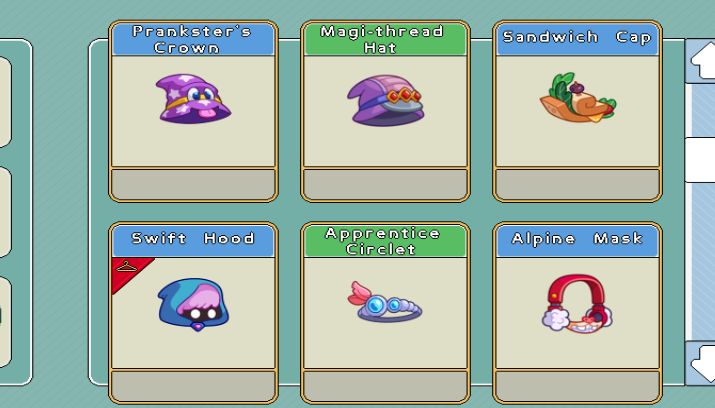Select the Prankster's Crown hat card
The width and height of the screenshot is (715, 408).
pos(193,110)
